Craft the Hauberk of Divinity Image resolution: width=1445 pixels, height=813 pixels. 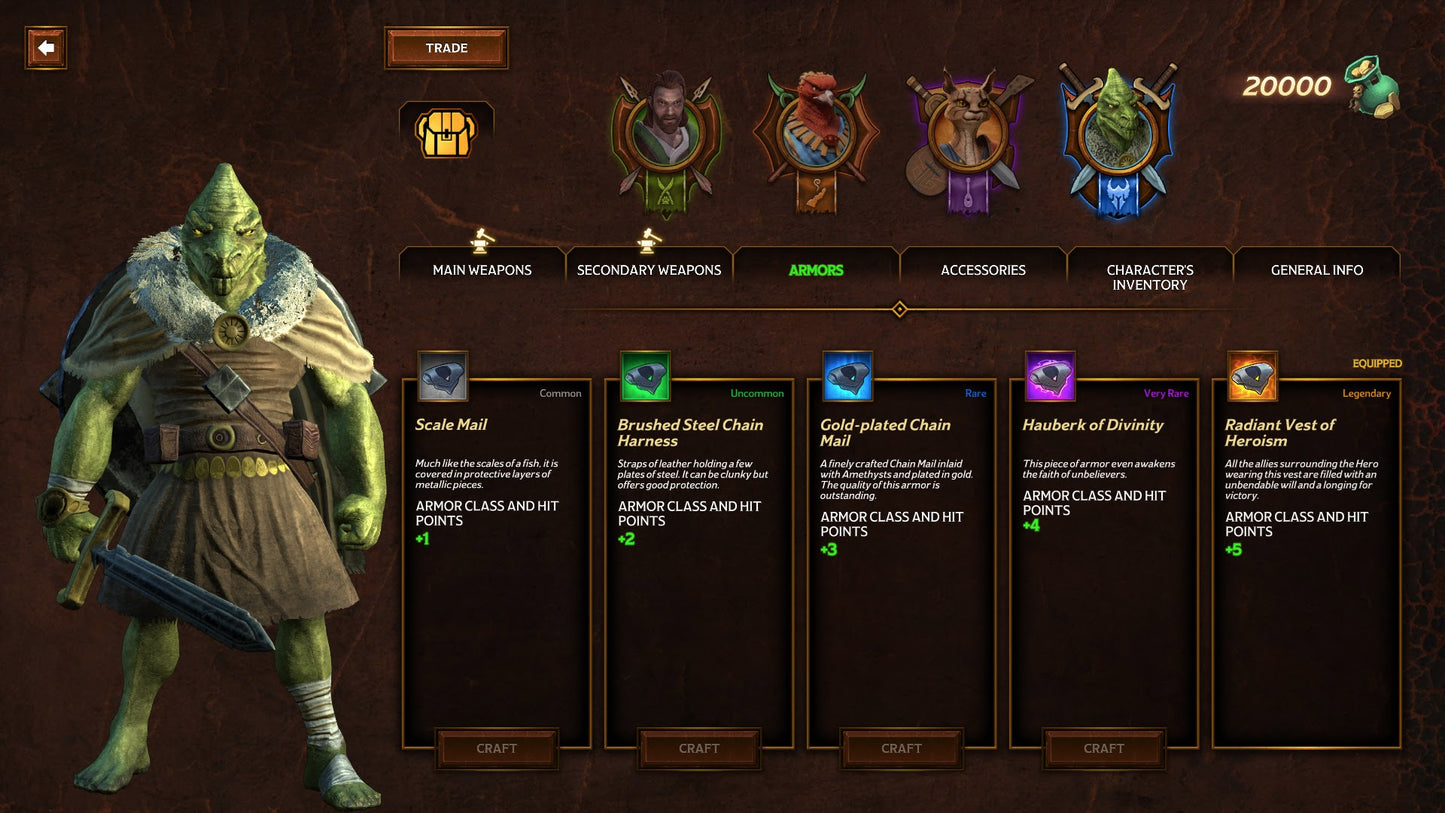click(1104, 748)
